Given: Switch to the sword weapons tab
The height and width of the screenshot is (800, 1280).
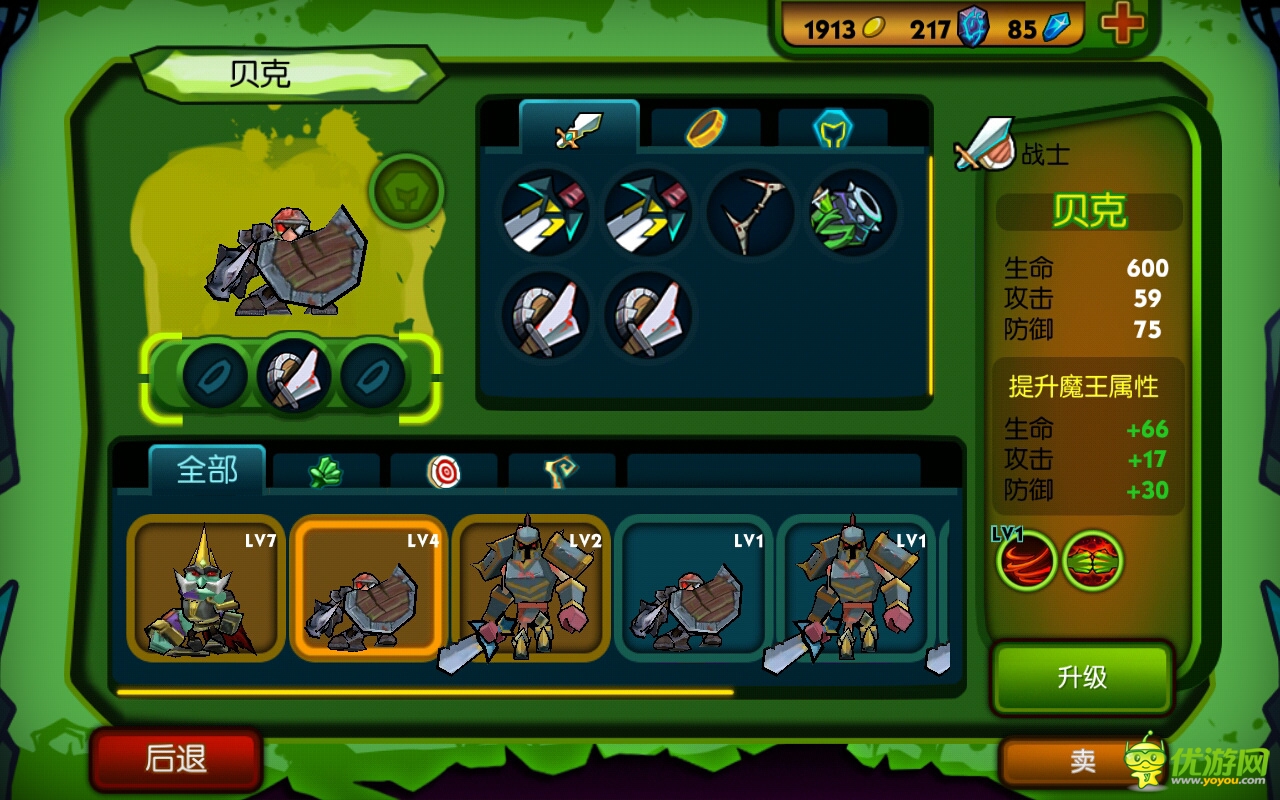Looking at the screenshot, I should (x=579, y=129).
